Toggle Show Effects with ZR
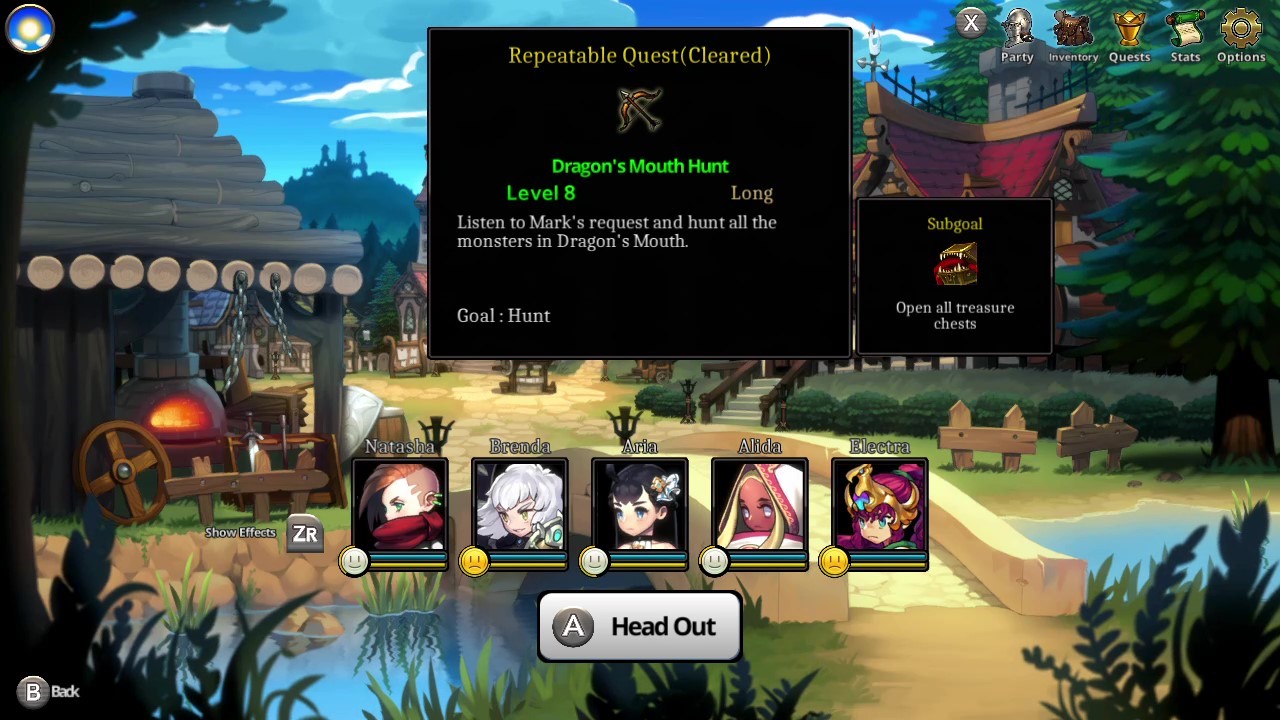1280x720 pixels. [x=304, y=533]
